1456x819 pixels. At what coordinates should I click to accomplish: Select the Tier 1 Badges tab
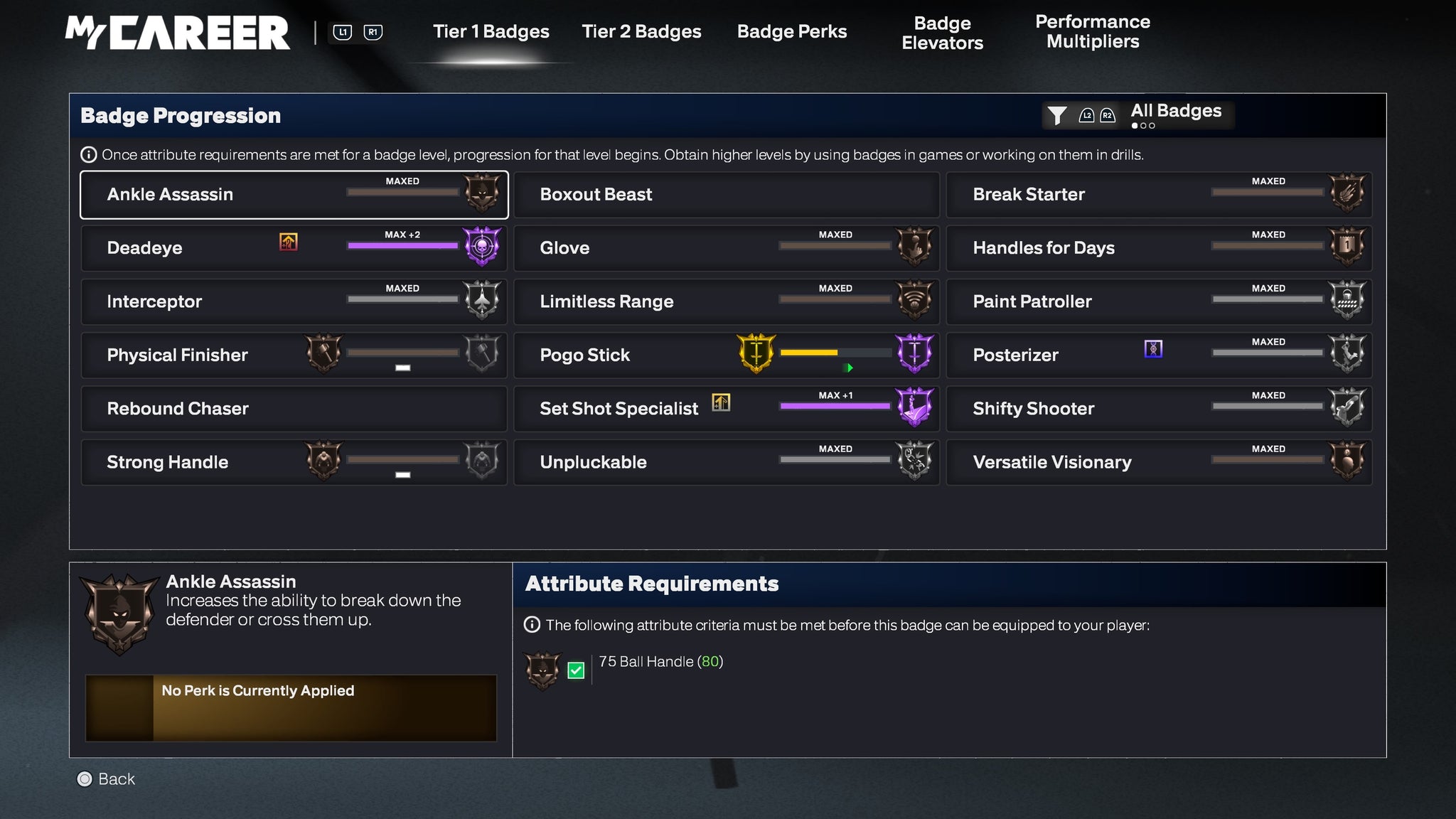point(491,32)
